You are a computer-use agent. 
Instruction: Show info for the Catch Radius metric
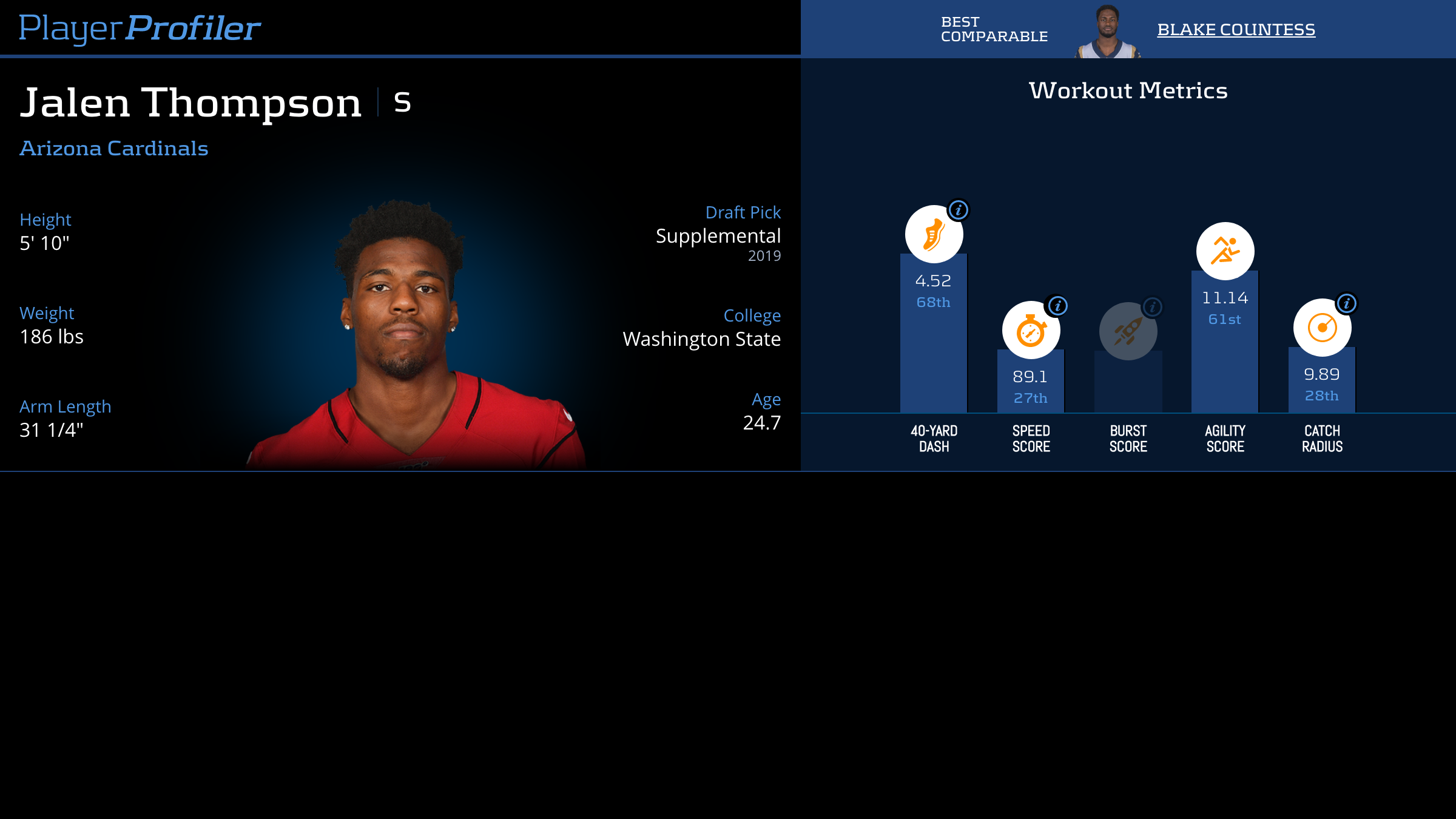click(1347, 303)
